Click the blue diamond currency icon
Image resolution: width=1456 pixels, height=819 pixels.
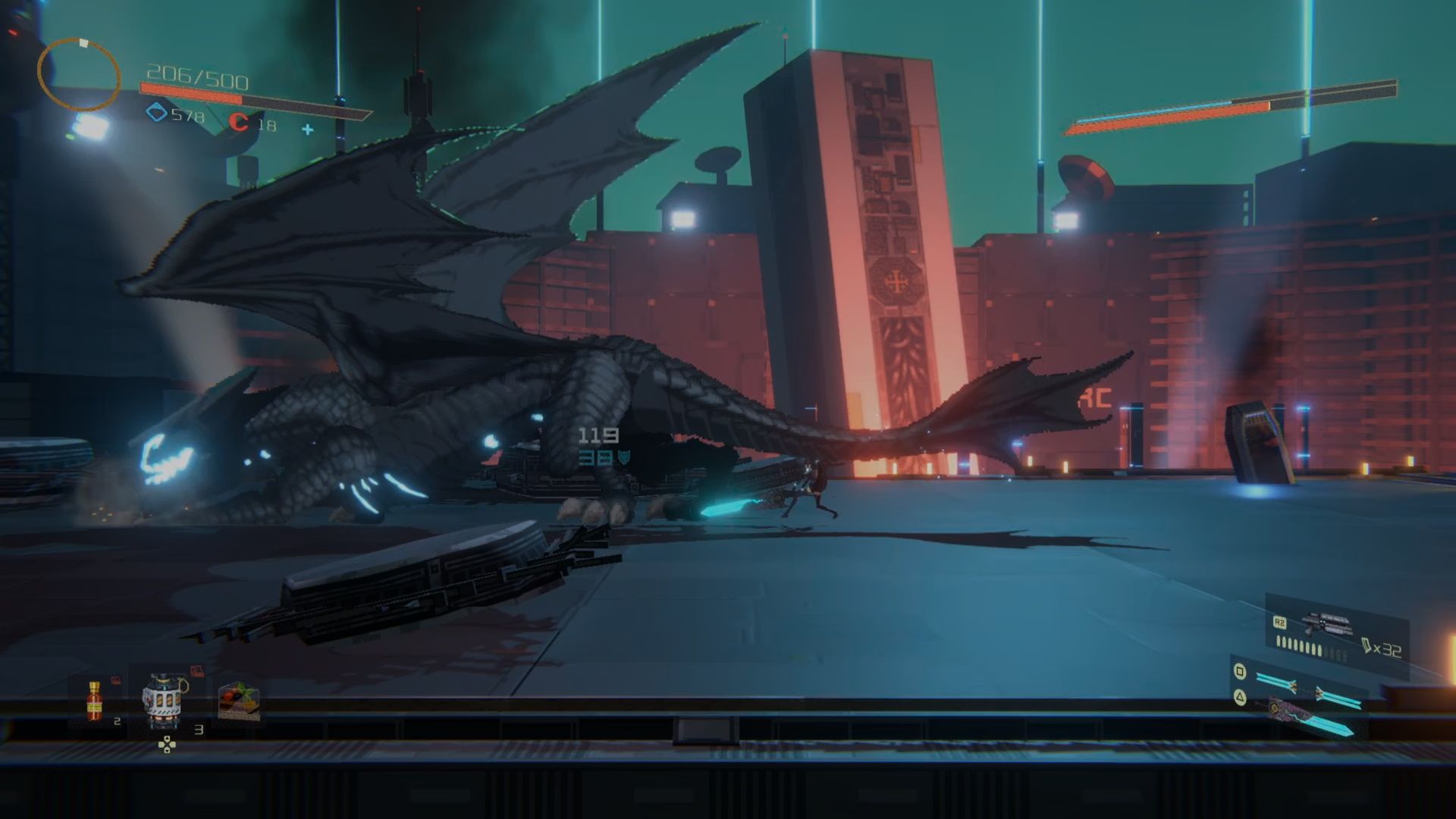click(x=156, y=114)
